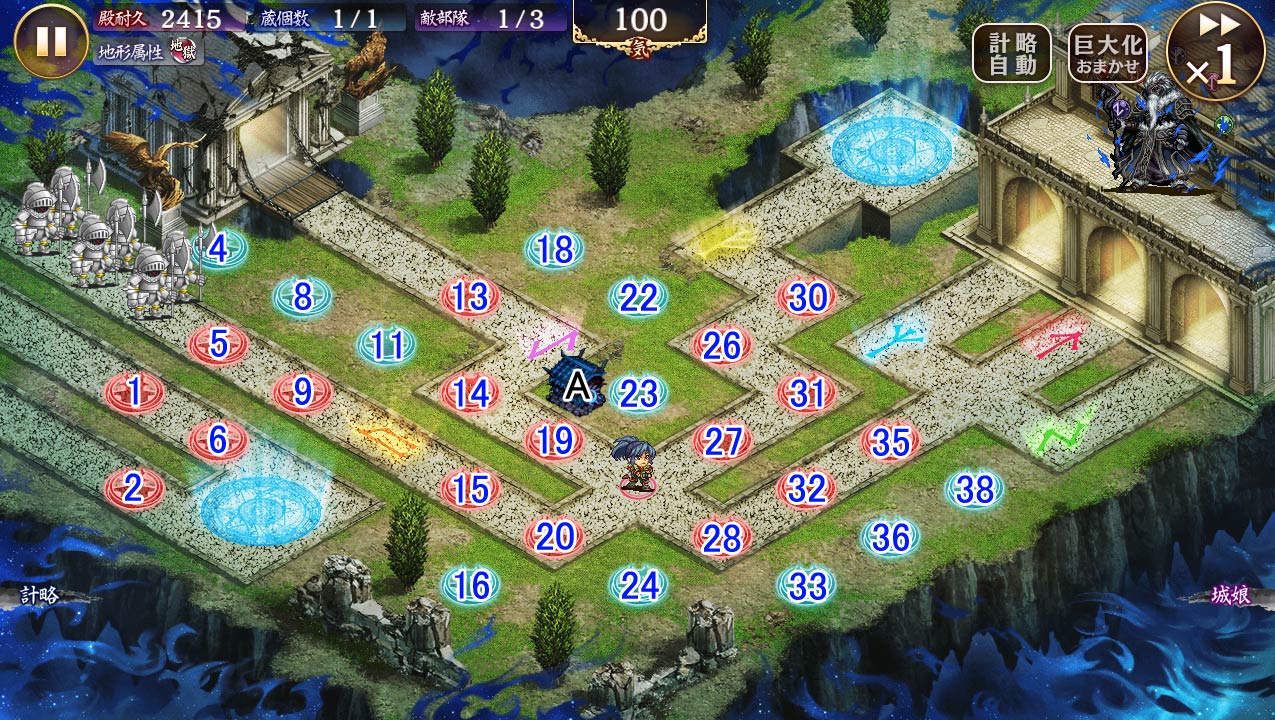Select deployment tile 16
1275x720 pixels.
(x=470, y=585)
